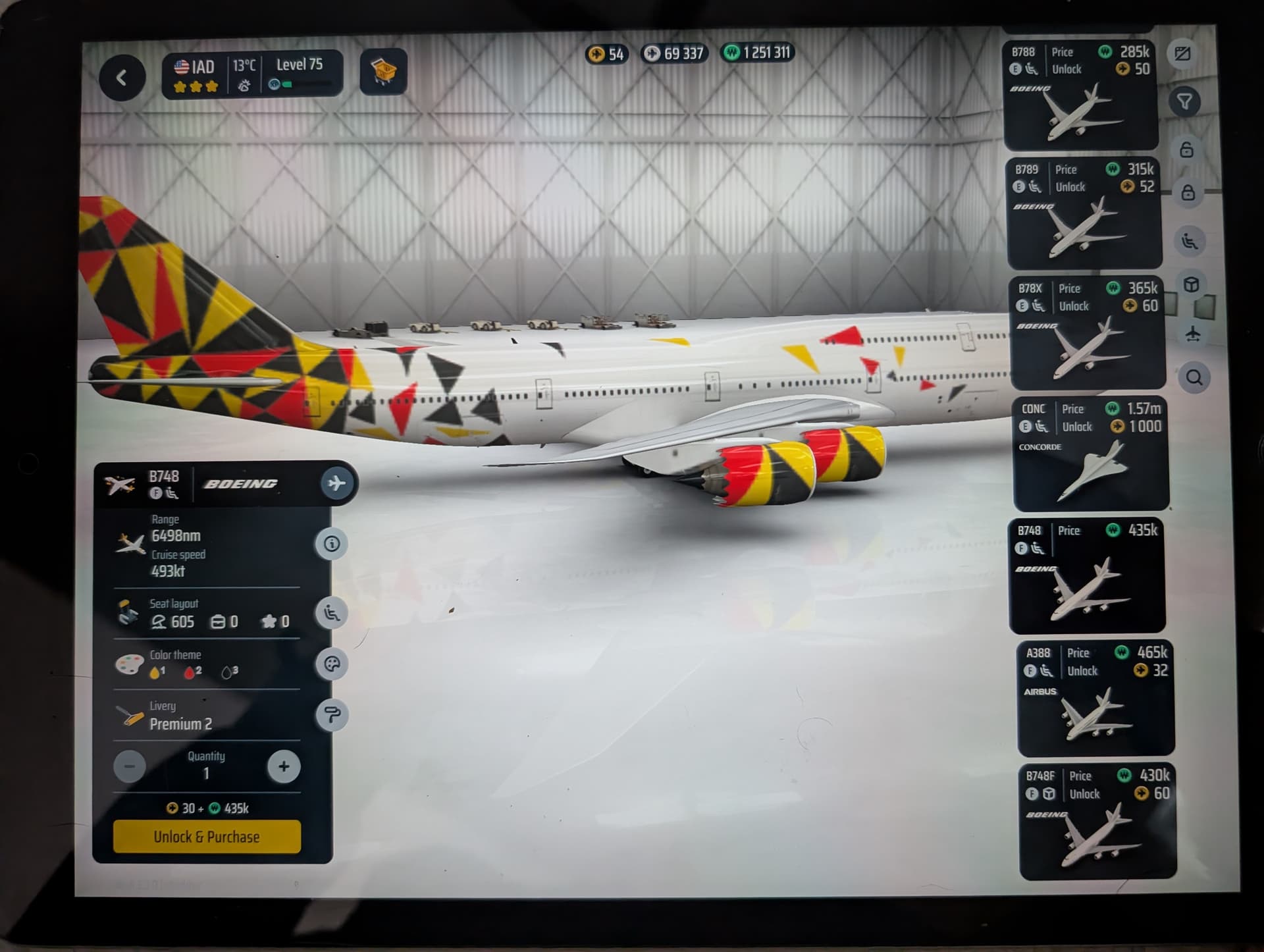Viewport: 1264px width, 952px height.
Task: Show aircraft info details
Action: [x=332, y=544]
